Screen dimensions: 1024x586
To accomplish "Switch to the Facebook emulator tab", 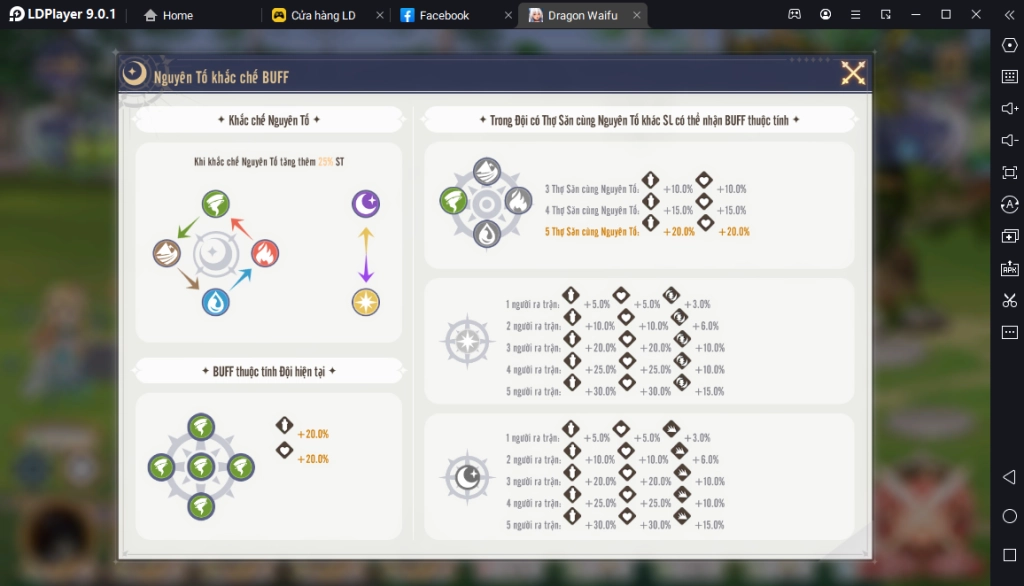I will tap(444, 15).
